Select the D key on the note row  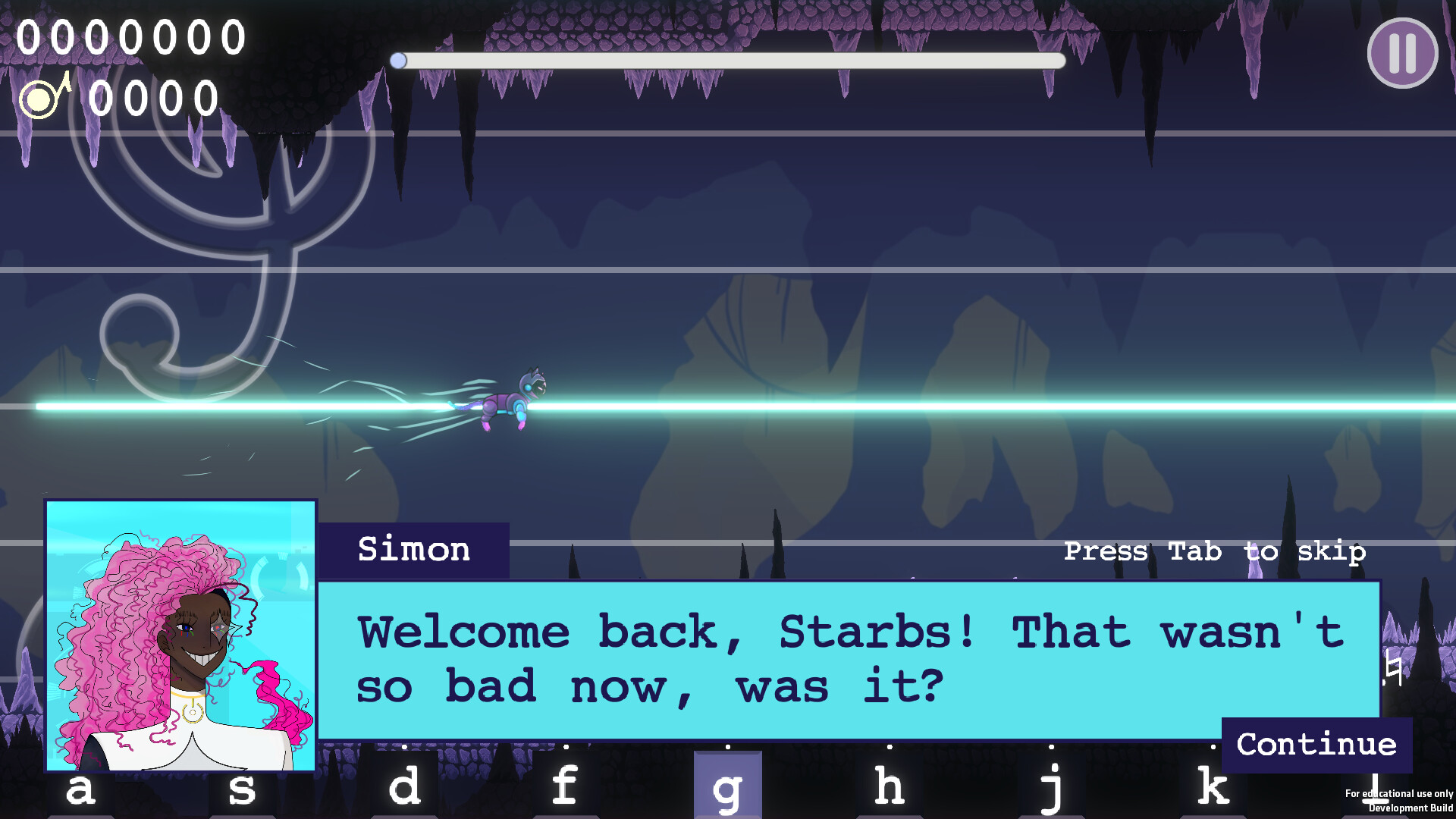pos(404,787)
